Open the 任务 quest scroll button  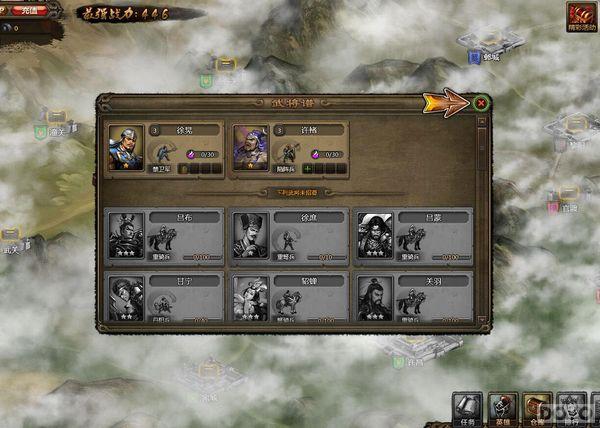[x=467, y=408]
